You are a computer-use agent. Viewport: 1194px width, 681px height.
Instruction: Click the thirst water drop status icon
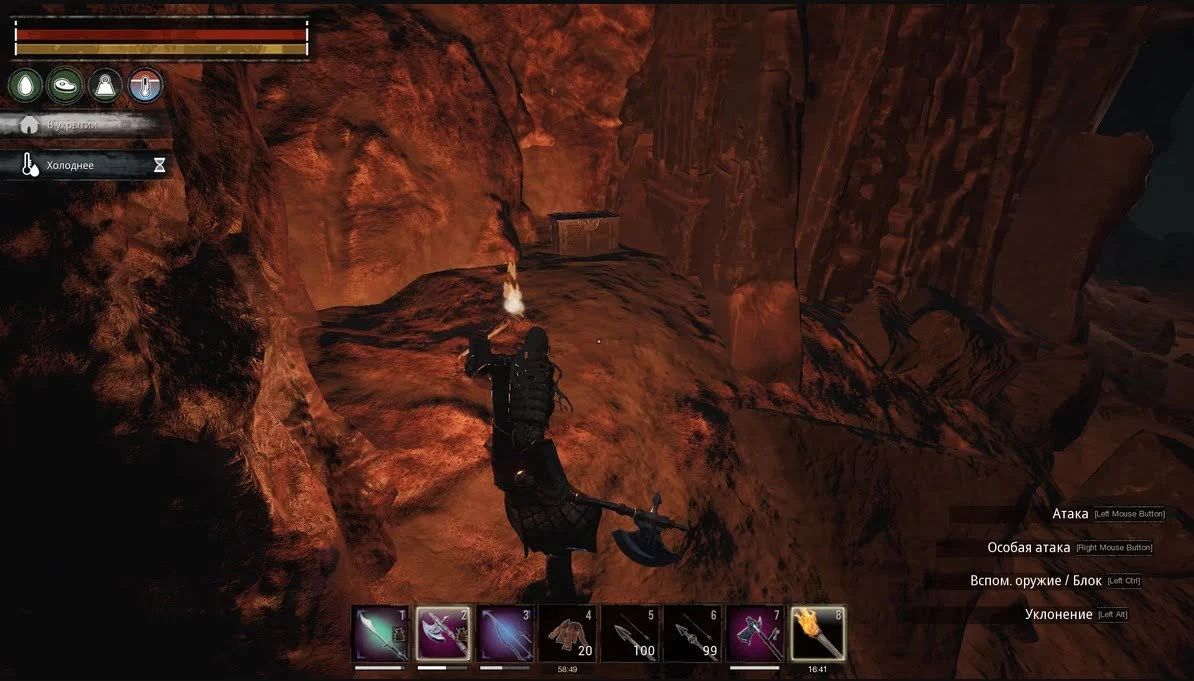tap(25, 86)
